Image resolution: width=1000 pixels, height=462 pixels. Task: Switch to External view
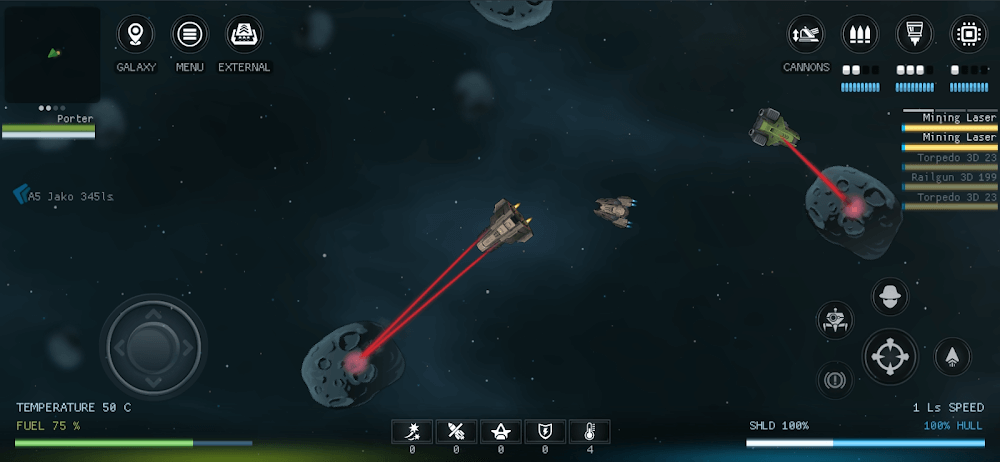244,36
